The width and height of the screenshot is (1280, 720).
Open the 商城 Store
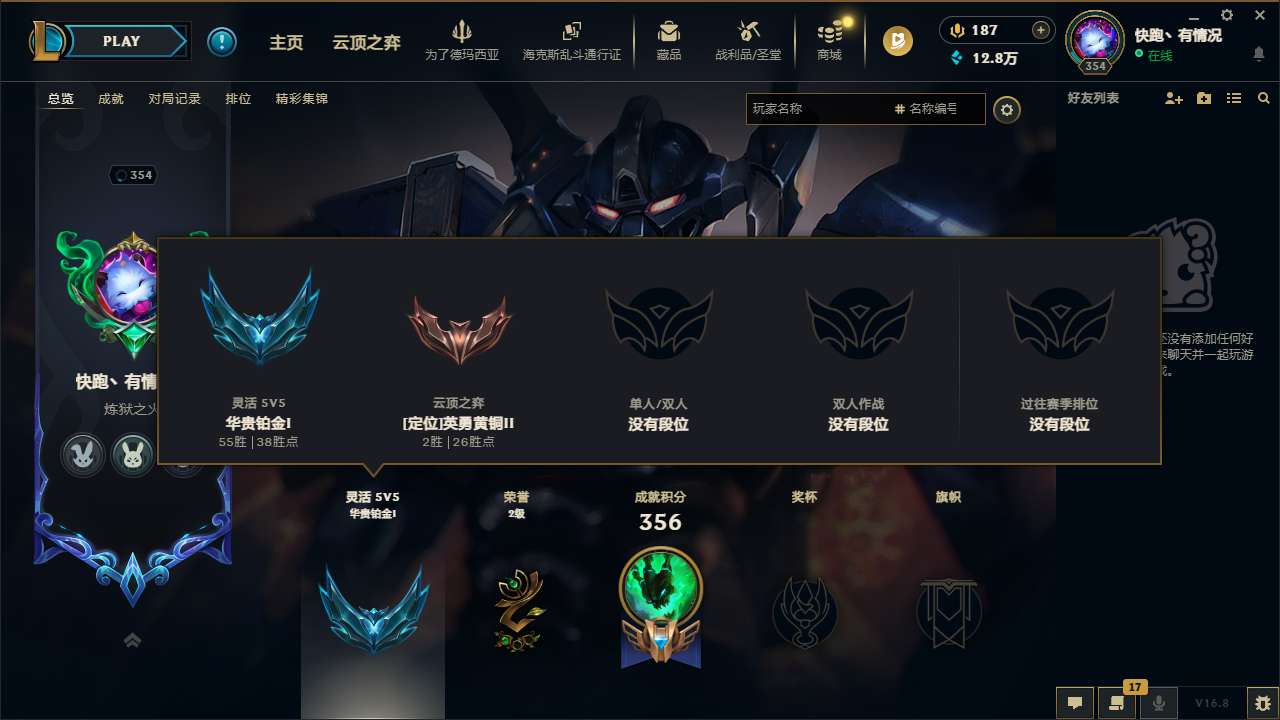click(x=829, y=40)
